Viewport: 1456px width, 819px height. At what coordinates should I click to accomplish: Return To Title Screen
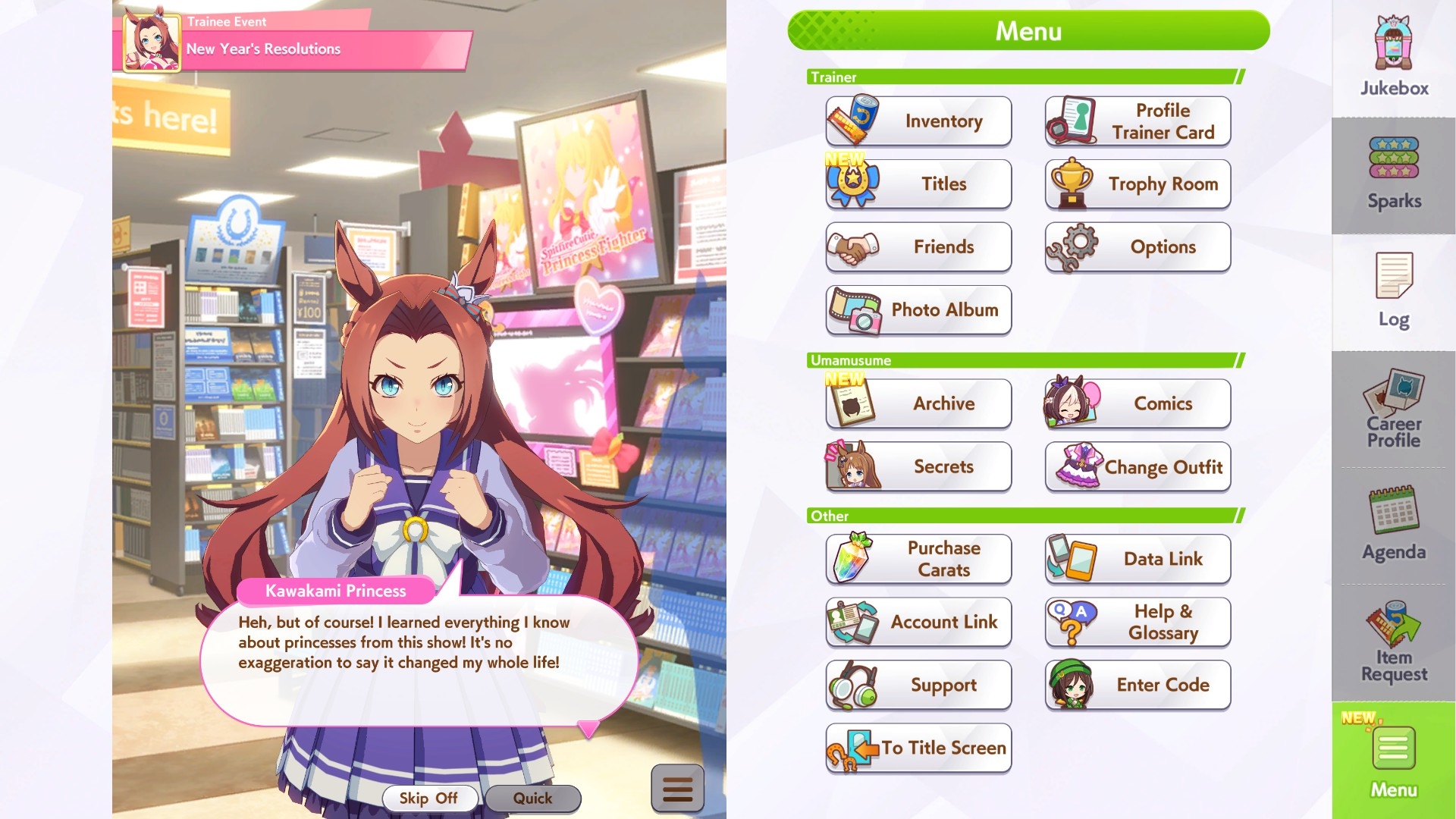tap(918, 748)
